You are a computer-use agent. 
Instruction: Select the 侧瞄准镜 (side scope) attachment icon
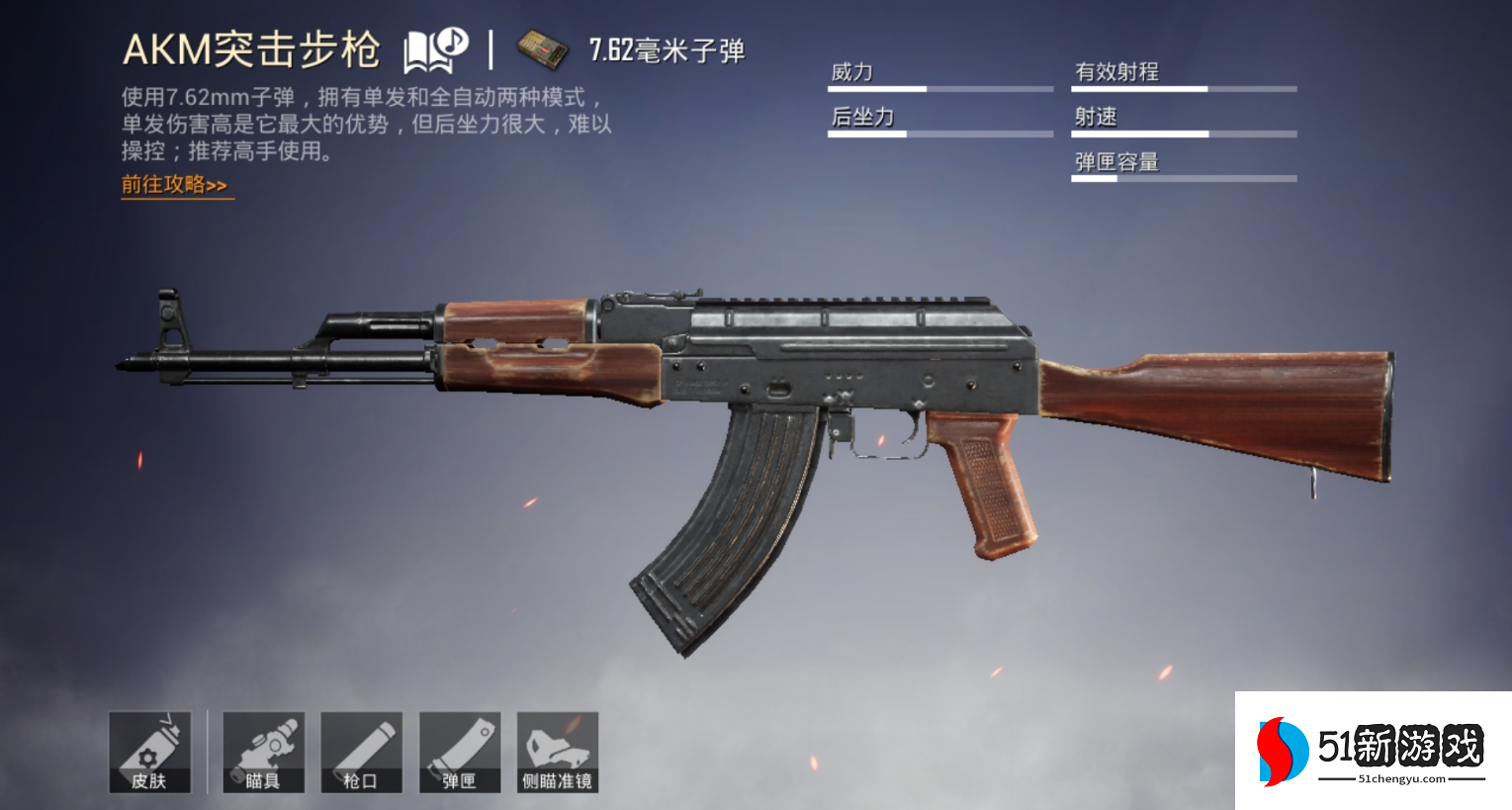coord(557,752)
